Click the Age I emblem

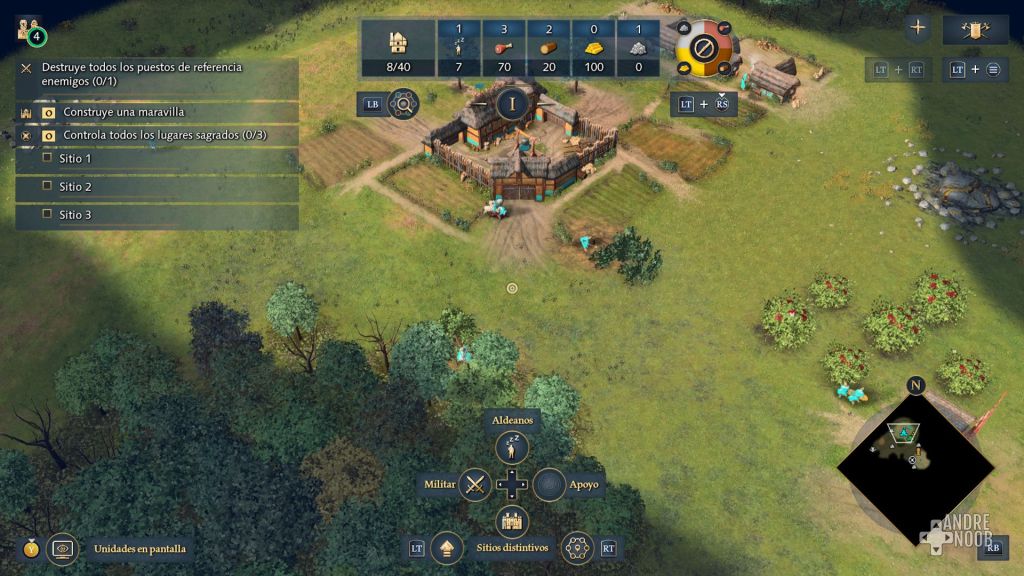pos(512,103)
